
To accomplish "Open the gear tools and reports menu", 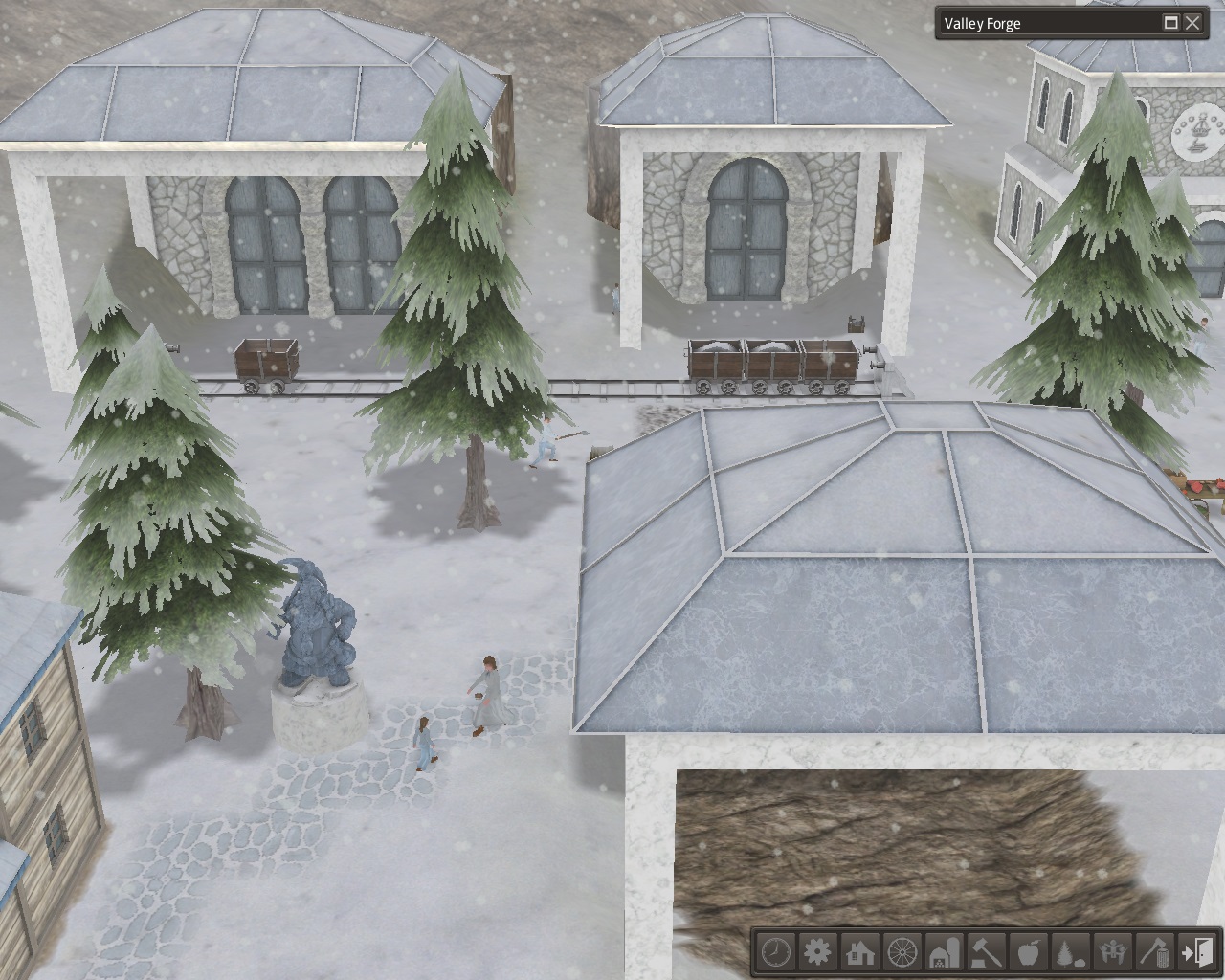I will [818, 952].
